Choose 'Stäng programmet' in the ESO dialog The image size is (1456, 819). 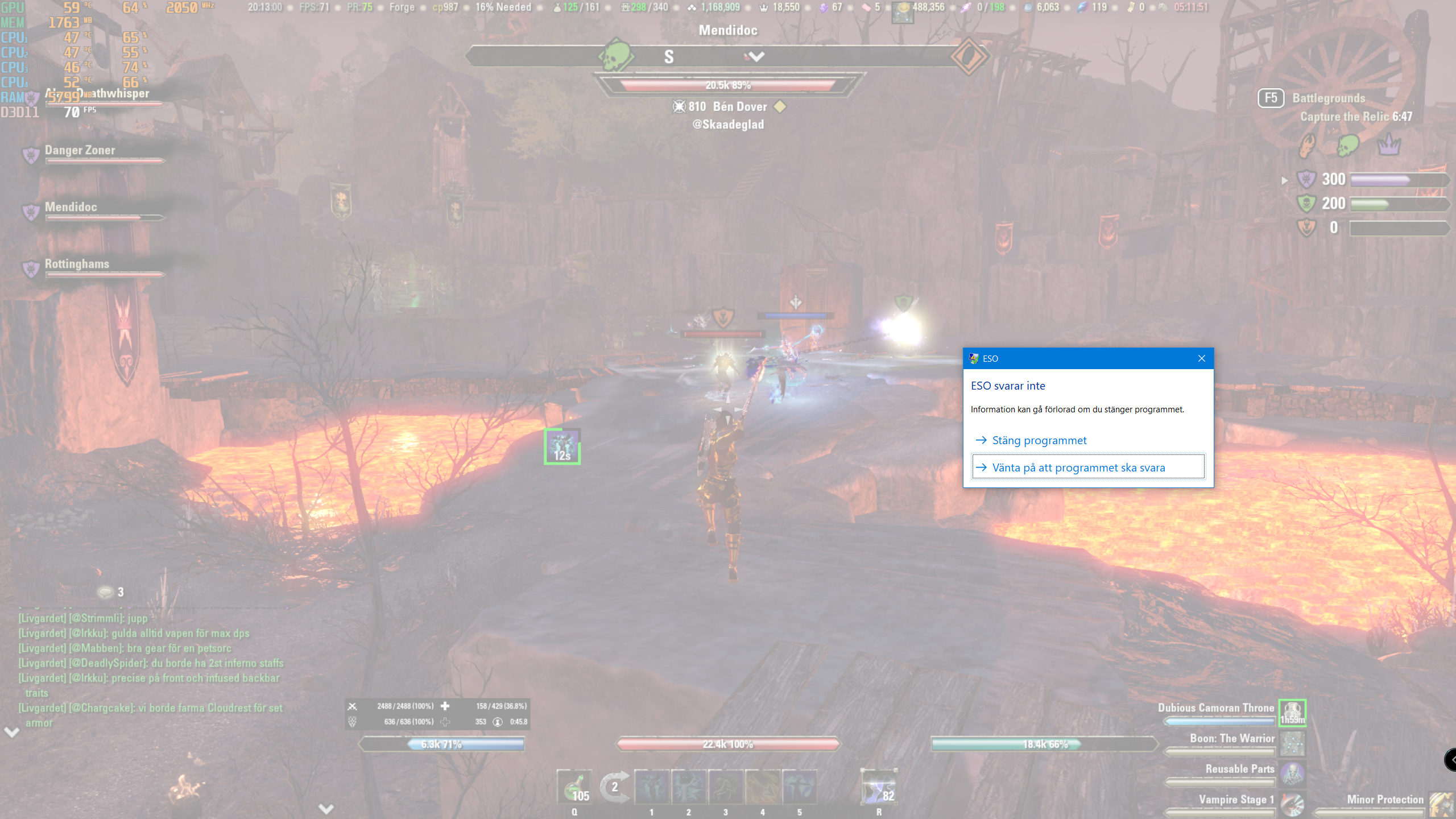pos(1039,440)
